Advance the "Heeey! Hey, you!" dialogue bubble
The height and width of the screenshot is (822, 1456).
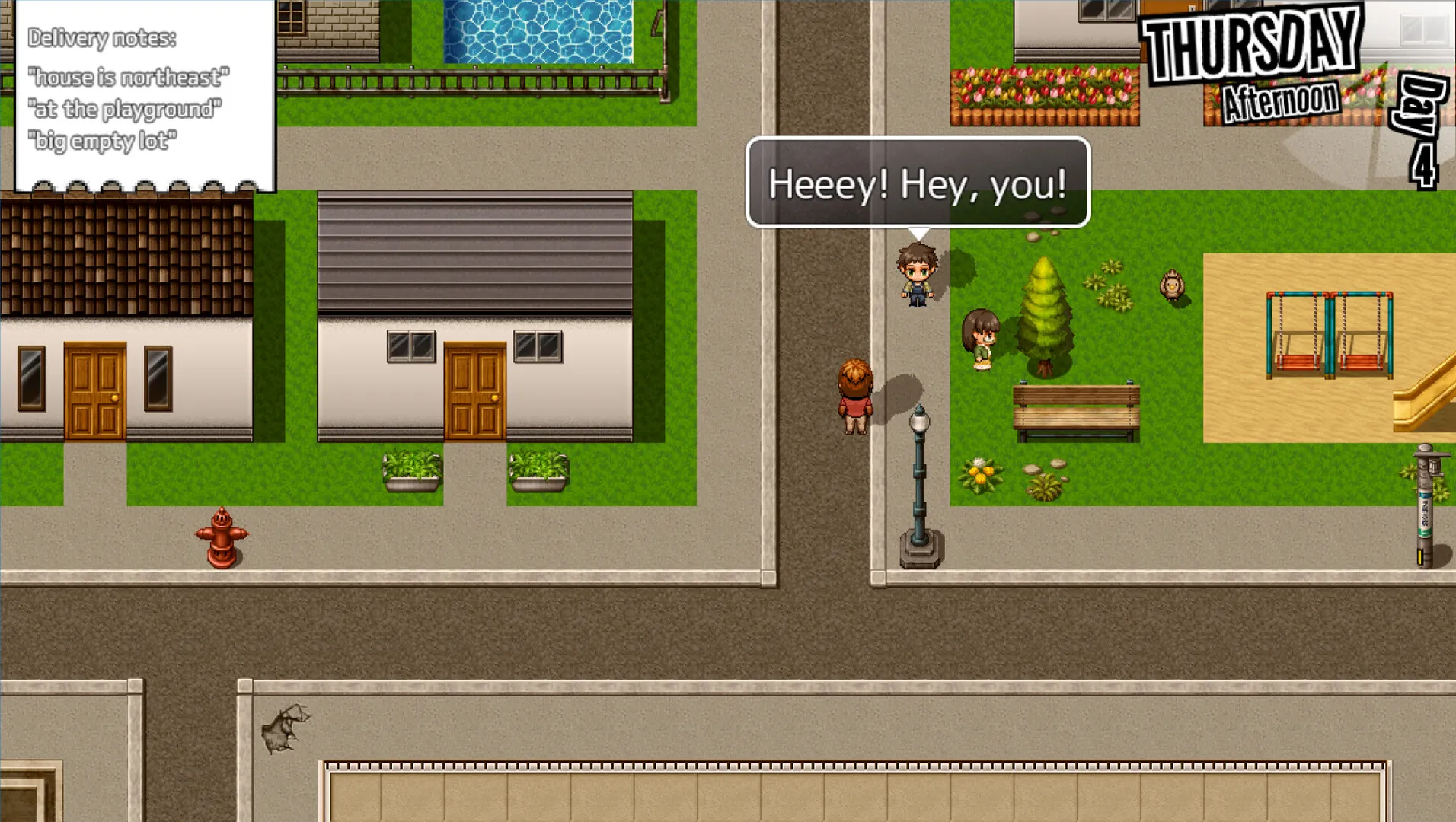918,183
